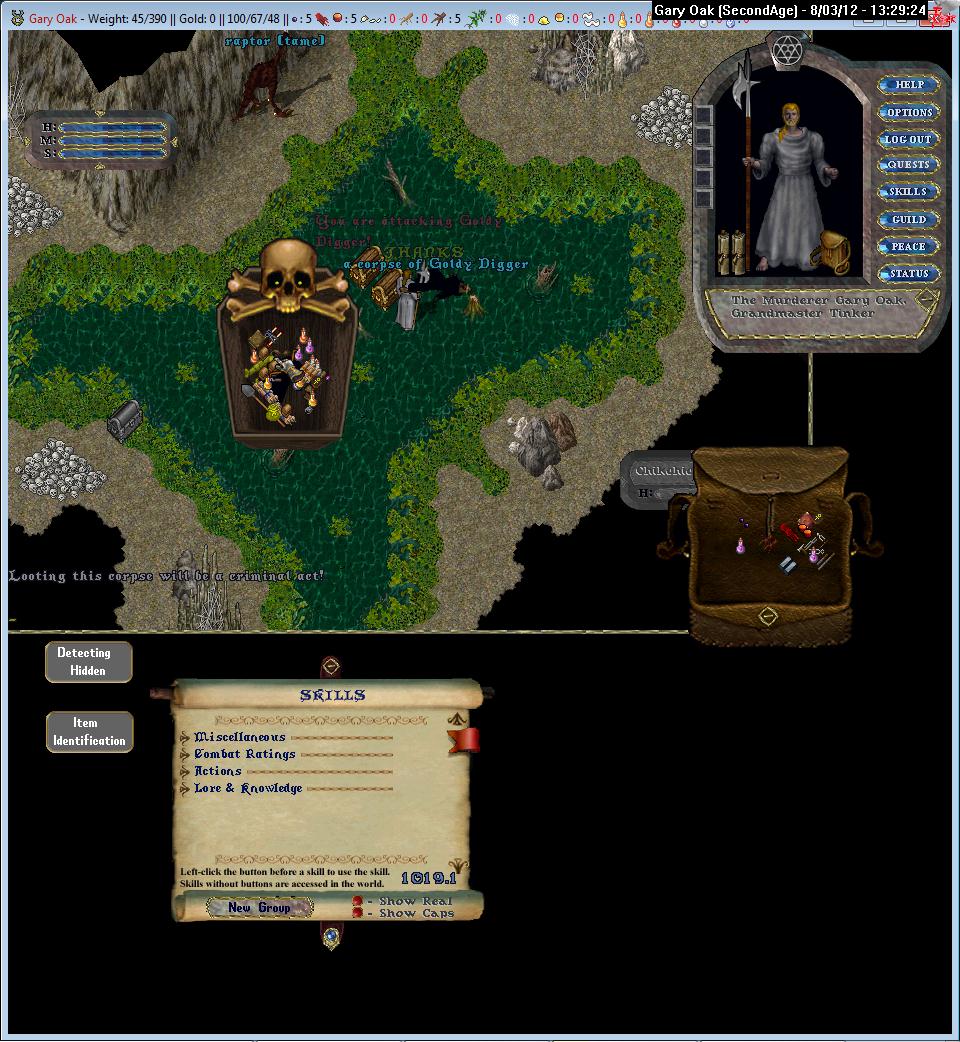Open the Quests log

click(x=909, y=165)
